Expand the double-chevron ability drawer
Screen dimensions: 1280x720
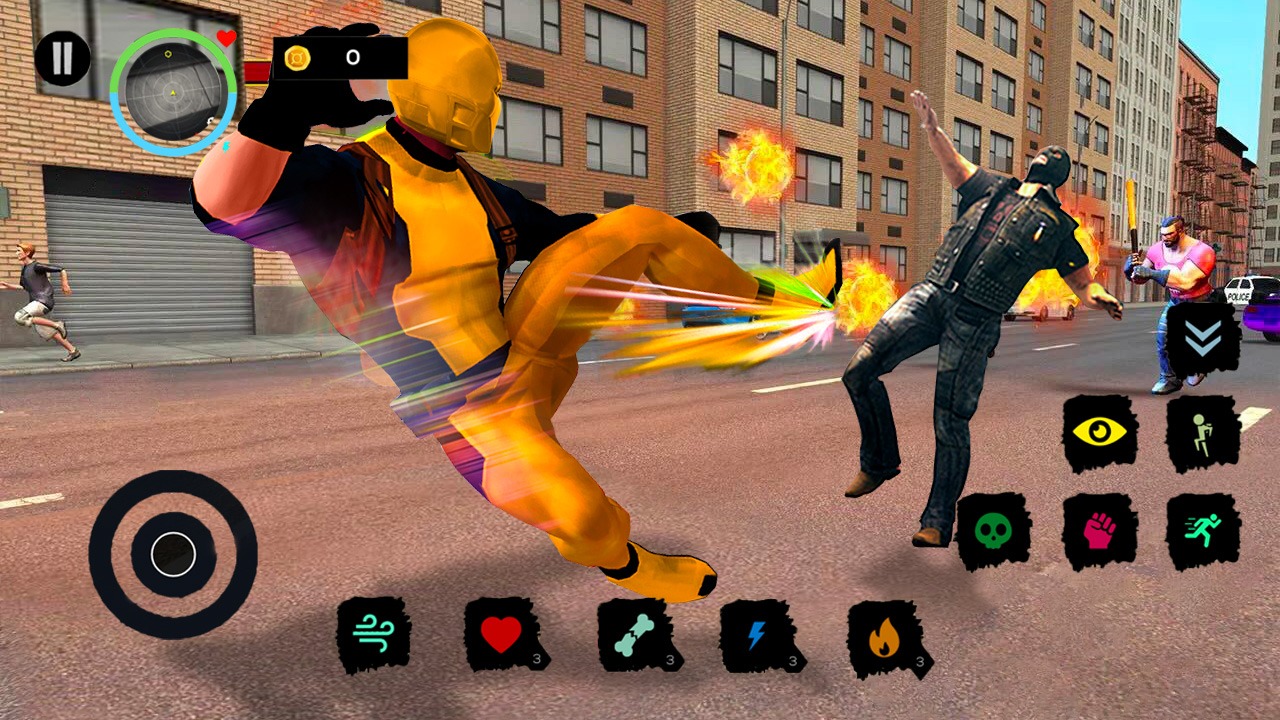click(x=1201, y=340)
